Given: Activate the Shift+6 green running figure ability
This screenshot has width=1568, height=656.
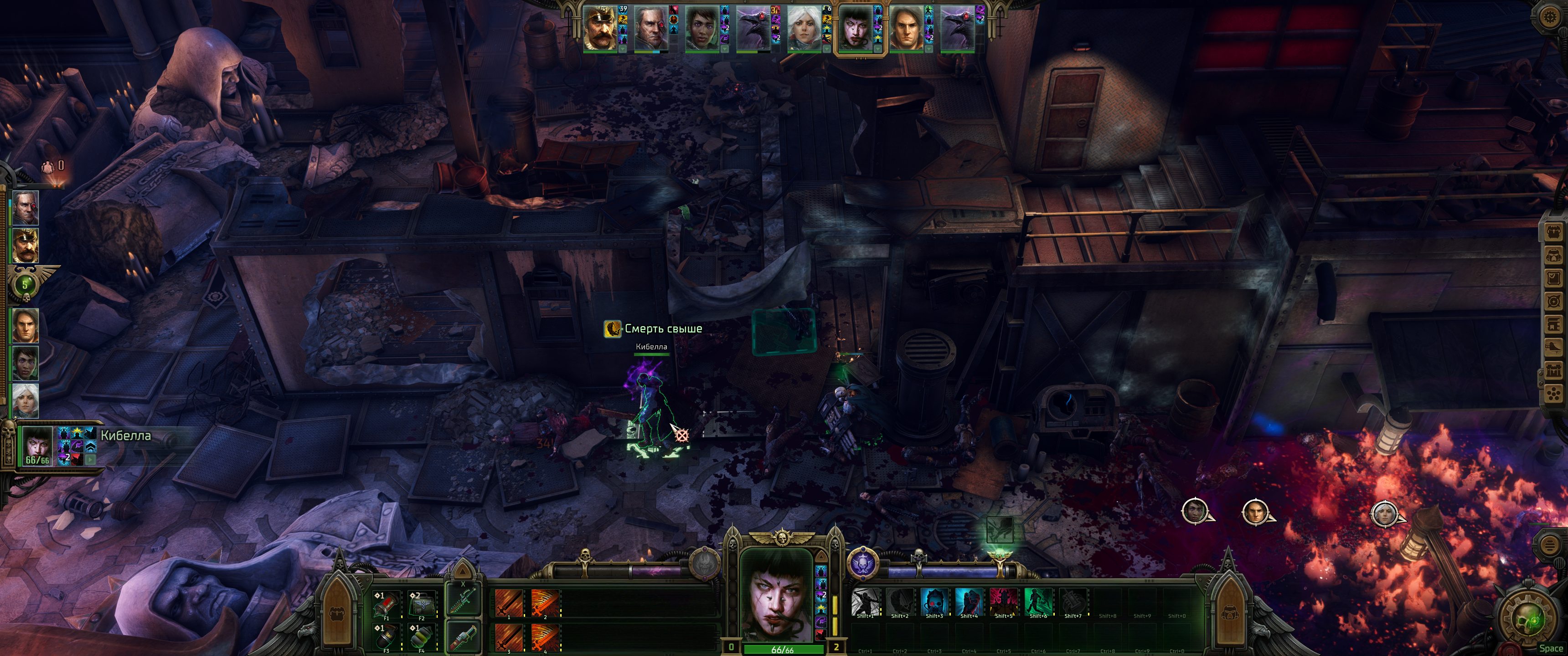Looking at the screenshot, I should 1038,602.
